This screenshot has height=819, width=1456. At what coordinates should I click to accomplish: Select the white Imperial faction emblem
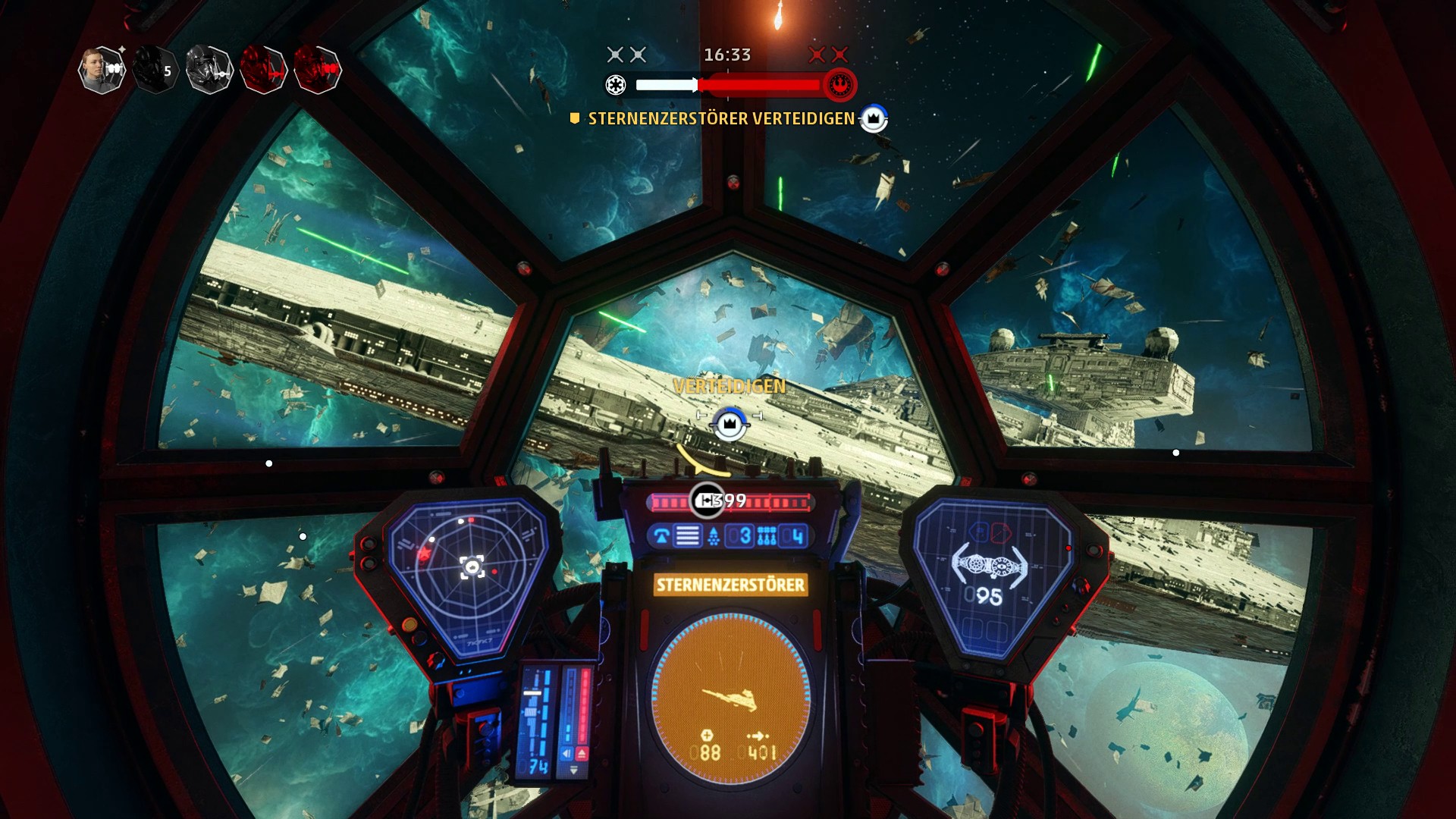tap(615, 84)
